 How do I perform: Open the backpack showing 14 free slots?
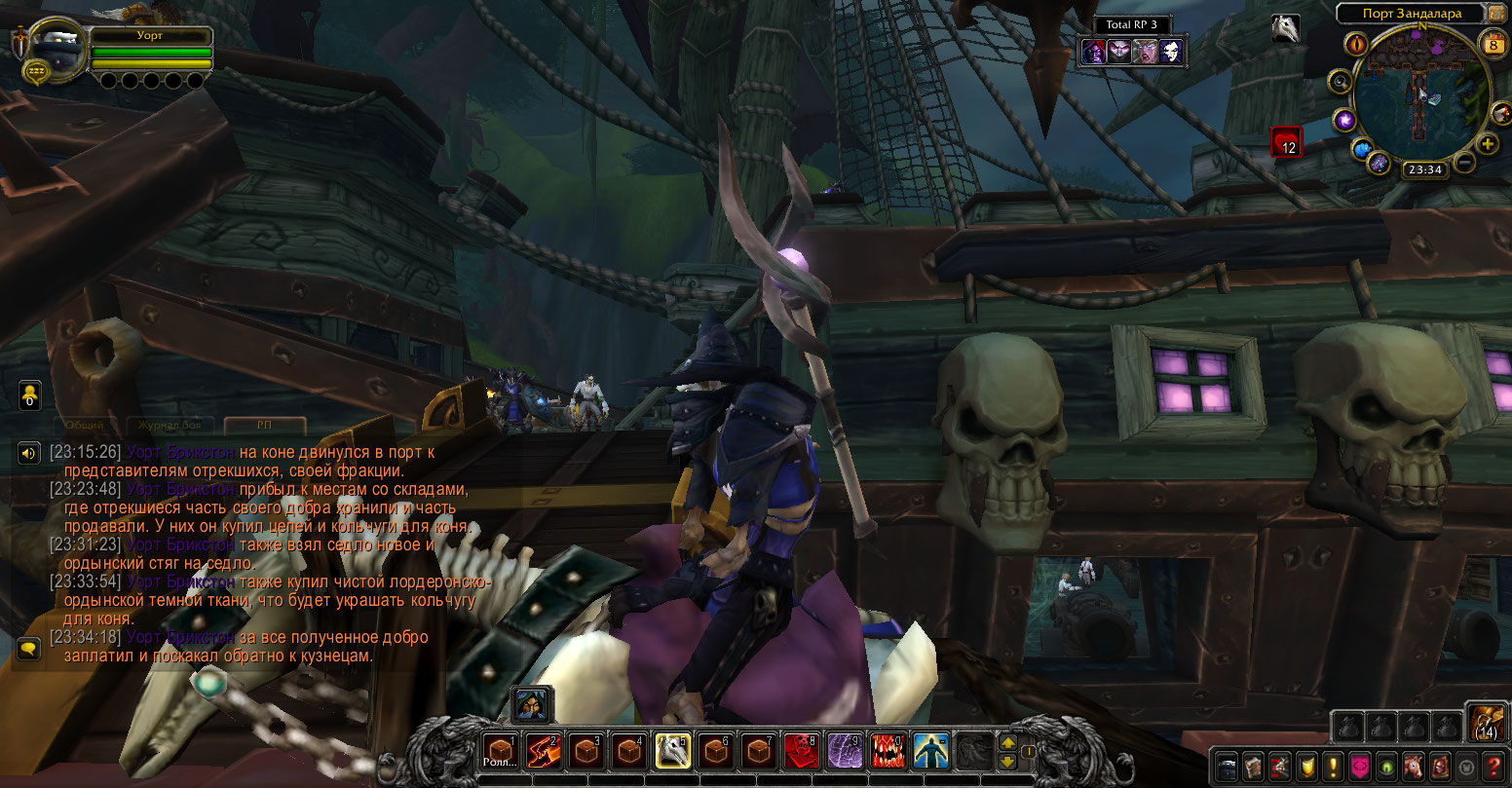tap(1487, 721)
